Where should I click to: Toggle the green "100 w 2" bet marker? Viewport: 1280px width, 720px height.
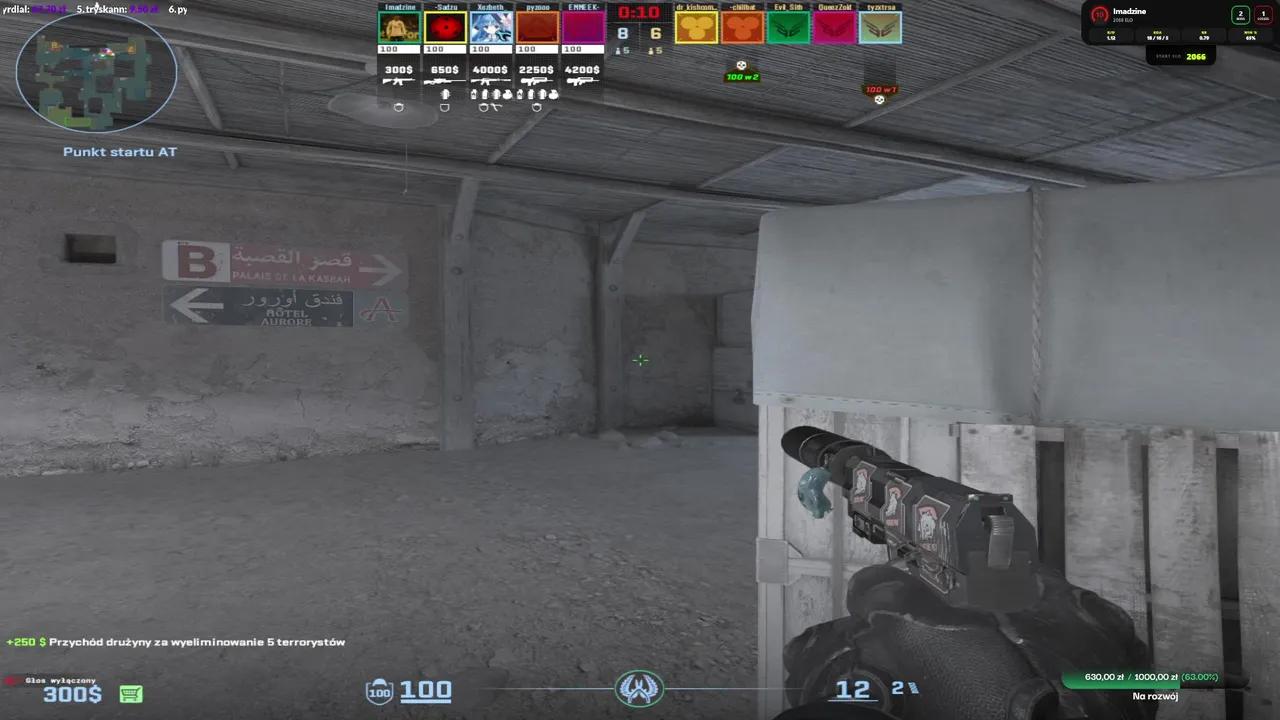pos(741,75)
